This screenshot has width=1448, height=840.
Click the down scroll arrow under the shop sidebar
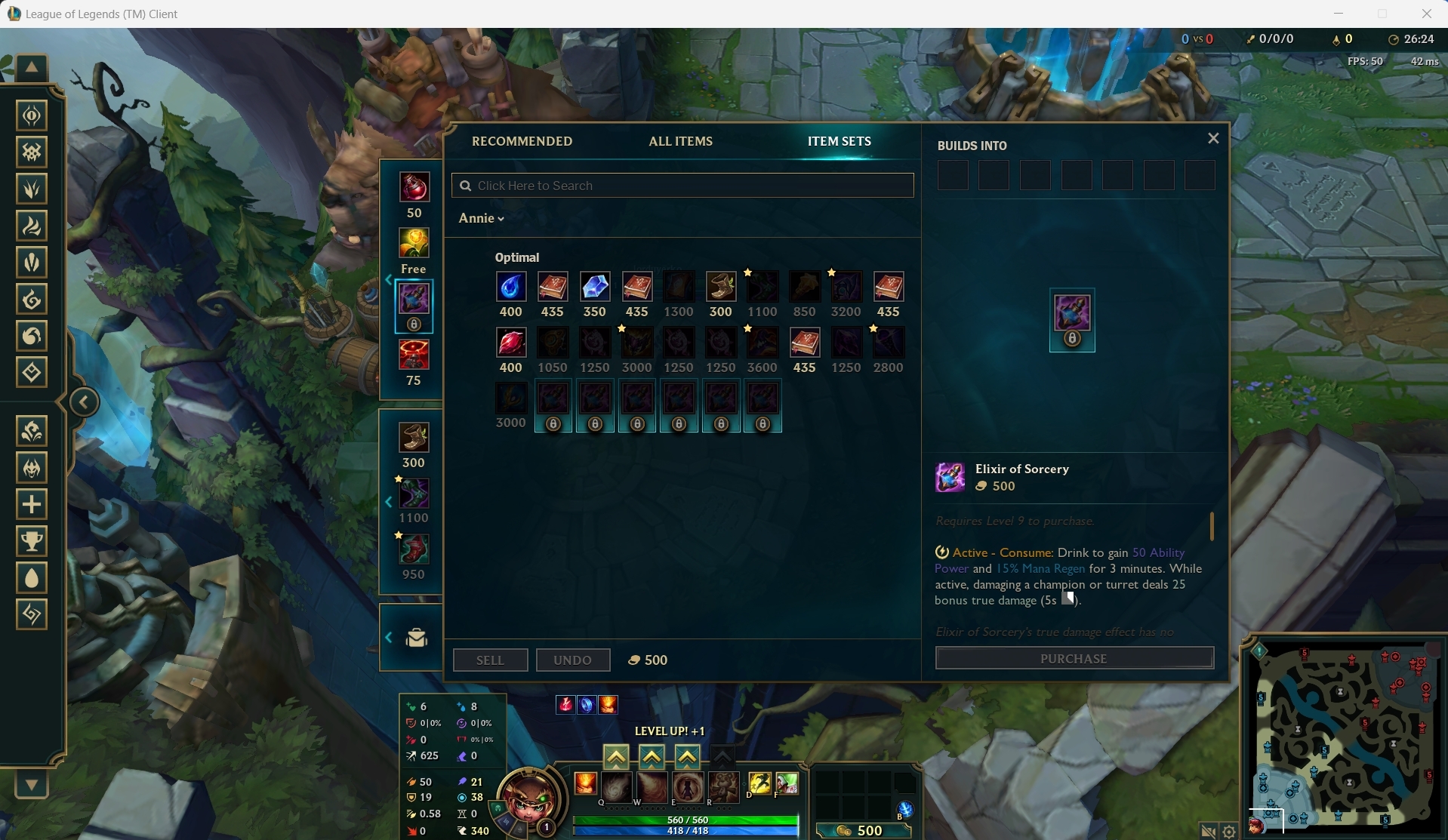pyautogui.click(x=31, y=785)
